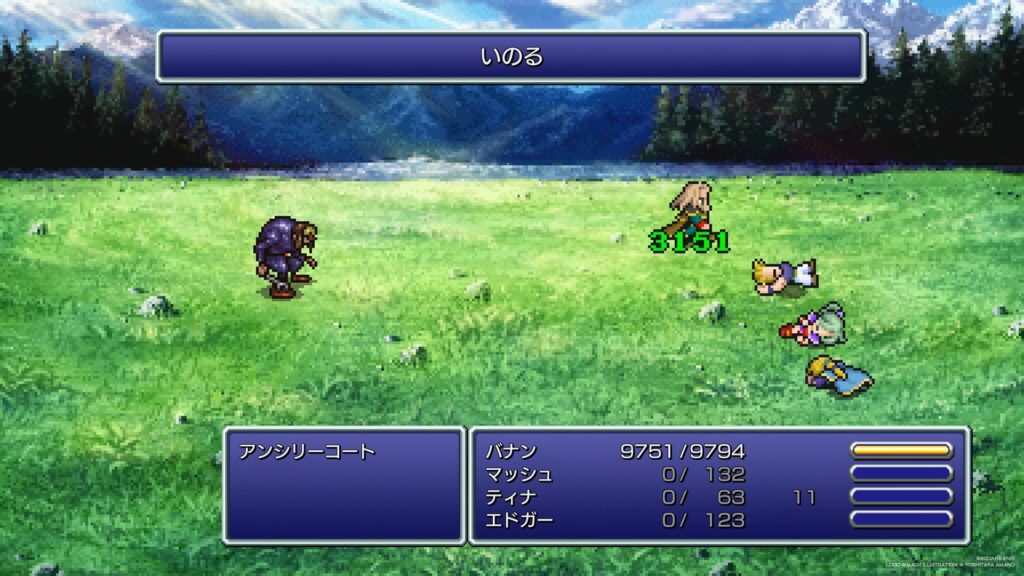
Task: Target the enemy name アンシリーコート
Action: pos(307,452)
